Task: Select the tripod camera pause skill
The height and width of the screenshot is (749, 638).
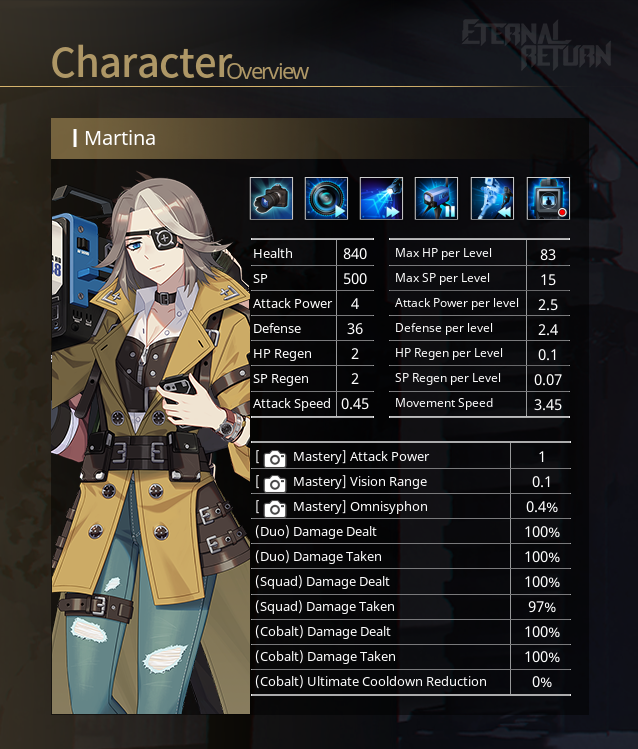Action: (x=436, y=198)
